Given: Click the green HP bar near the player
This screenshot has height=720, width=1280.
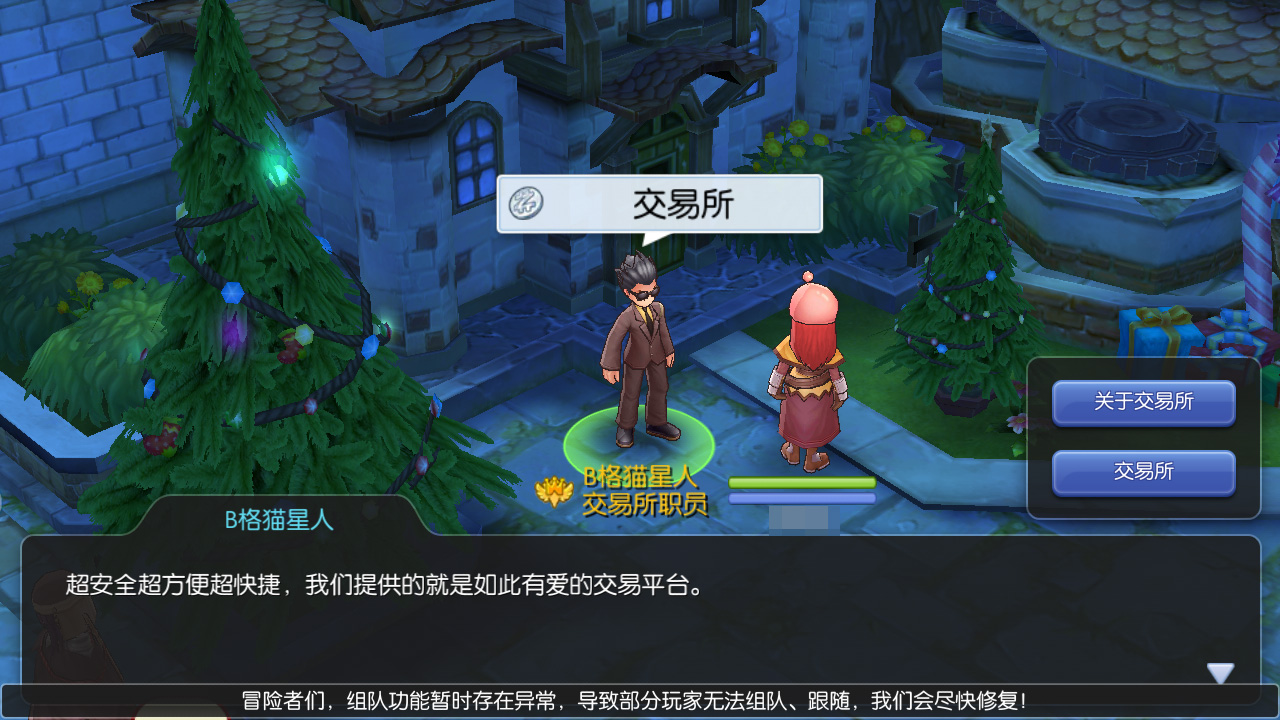Looking at the screenshot, I should pos(800,482).
